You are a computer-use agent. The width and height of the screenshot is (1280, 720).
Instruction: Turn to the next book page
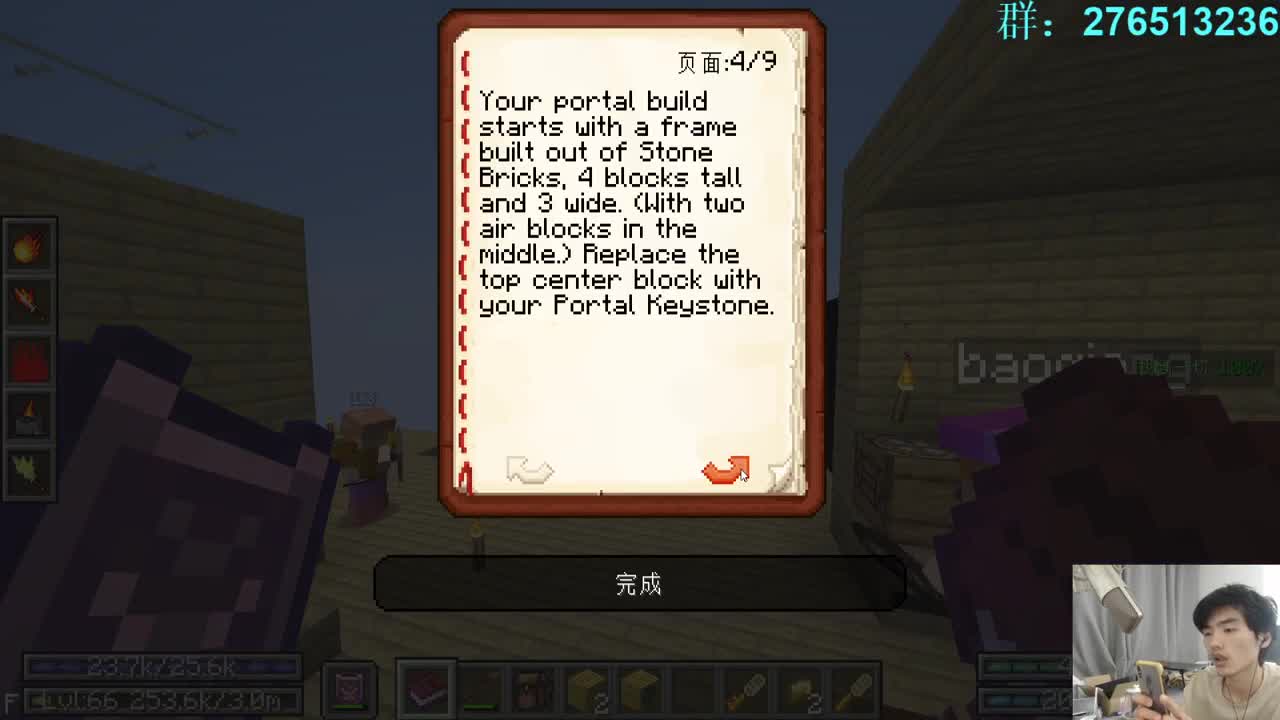(727, 470)
